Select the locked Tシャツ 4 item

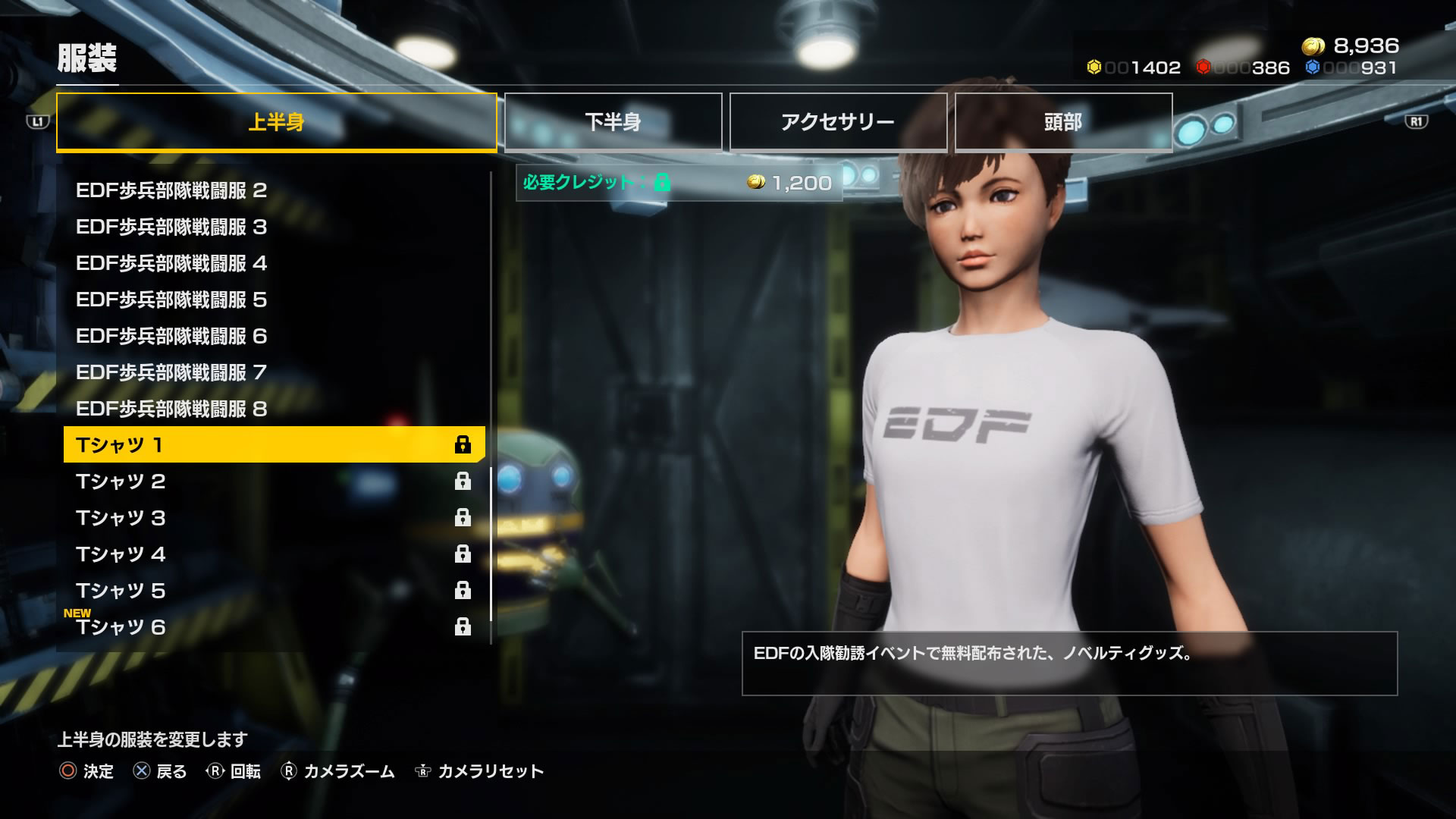click(273, 554)
